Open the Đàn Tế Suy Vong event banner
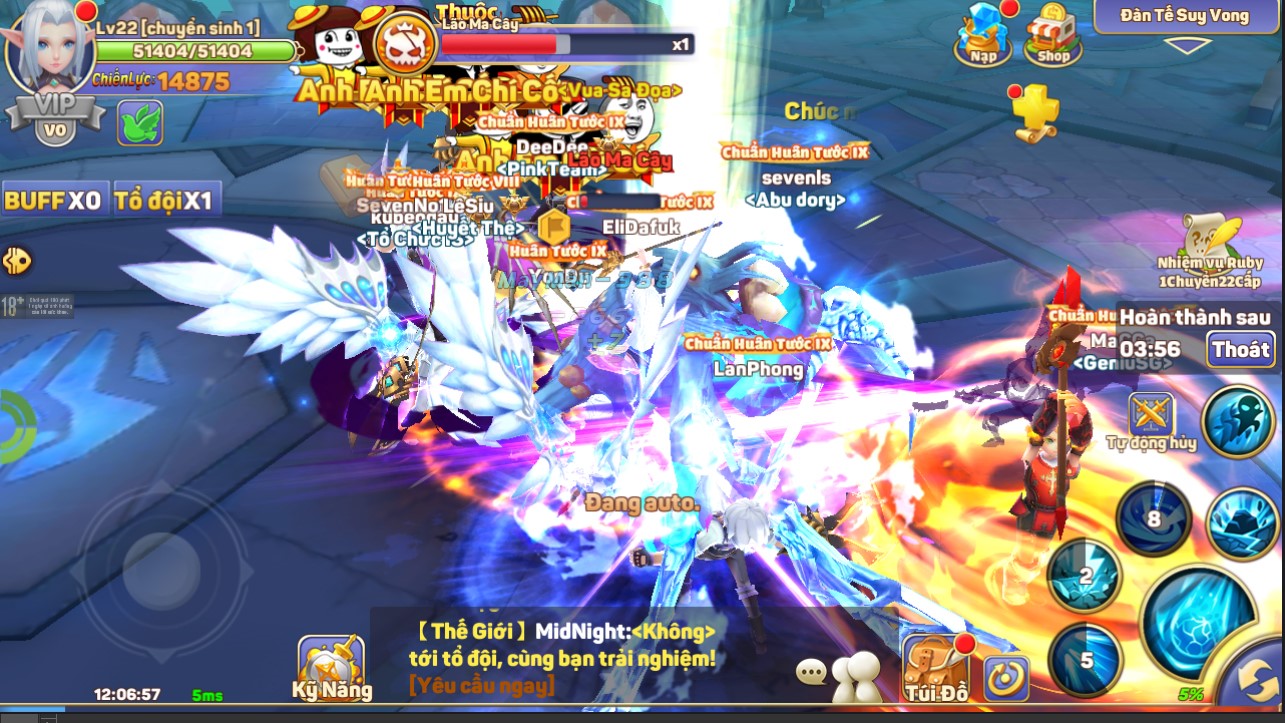The height and width of the screenshot is (723, 1285). 1185,15
